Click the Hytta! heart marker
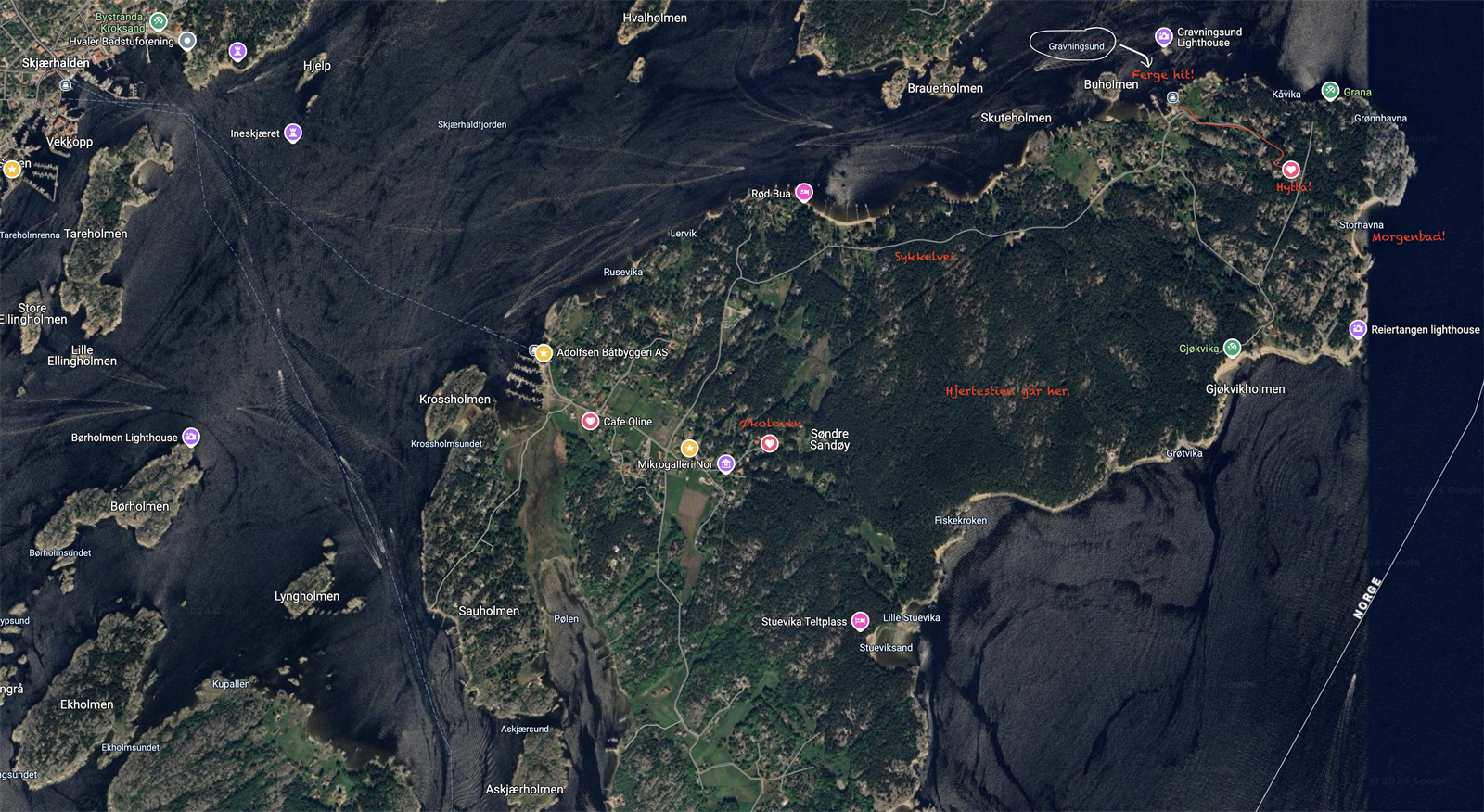The width and height of the screenshot is (1484, 812). tap(1292, 170)
